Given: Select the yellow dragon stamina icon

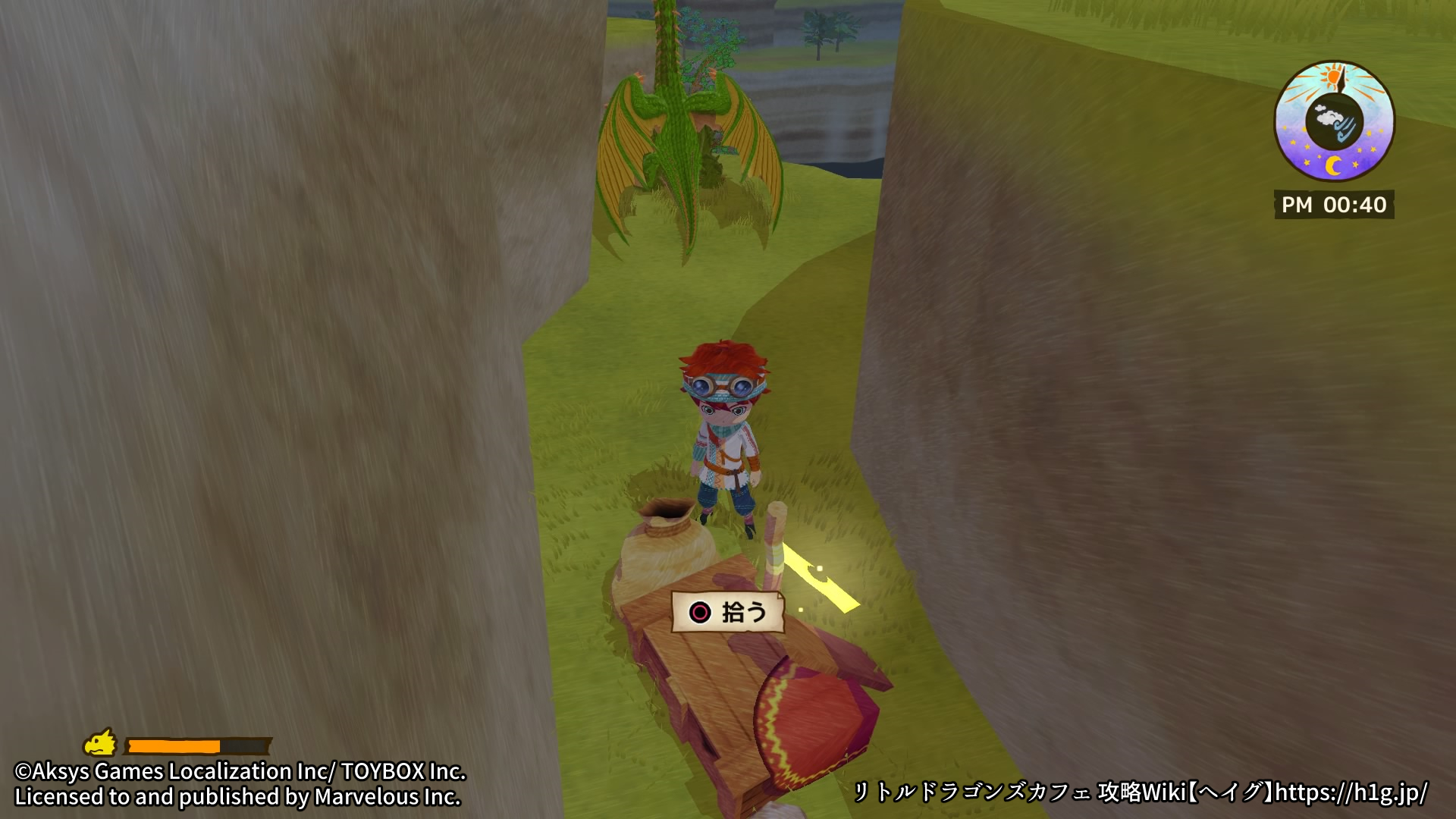Looking at the screenshot, I should (101, 743).
